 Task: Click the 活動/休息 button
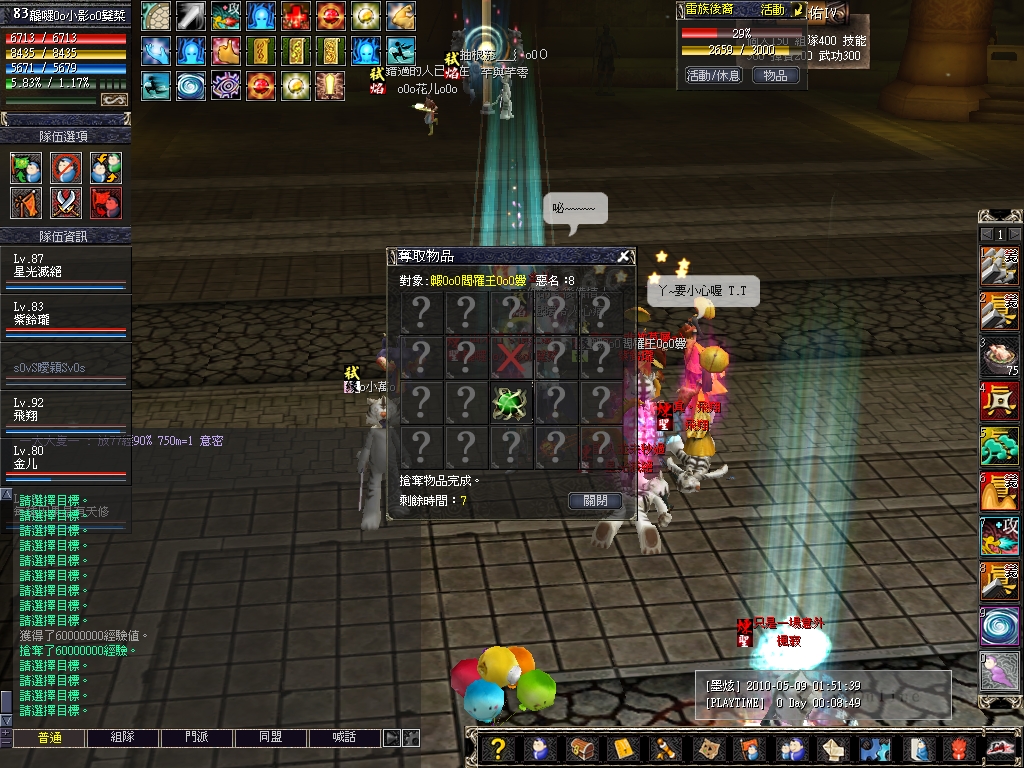coord(713,75)
